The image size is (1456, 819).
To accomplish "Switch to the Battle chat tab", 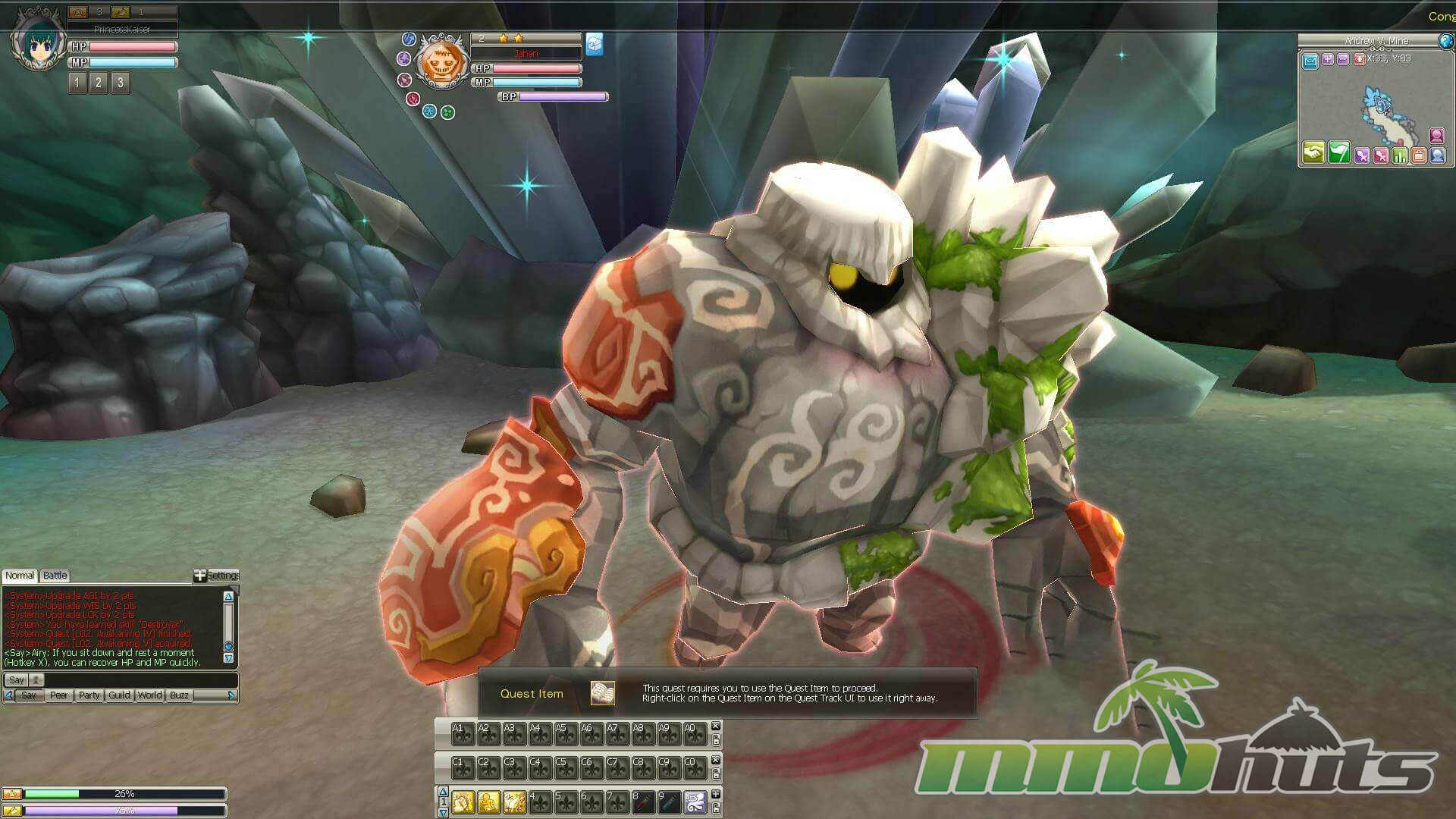I will (x=55, y=576).
